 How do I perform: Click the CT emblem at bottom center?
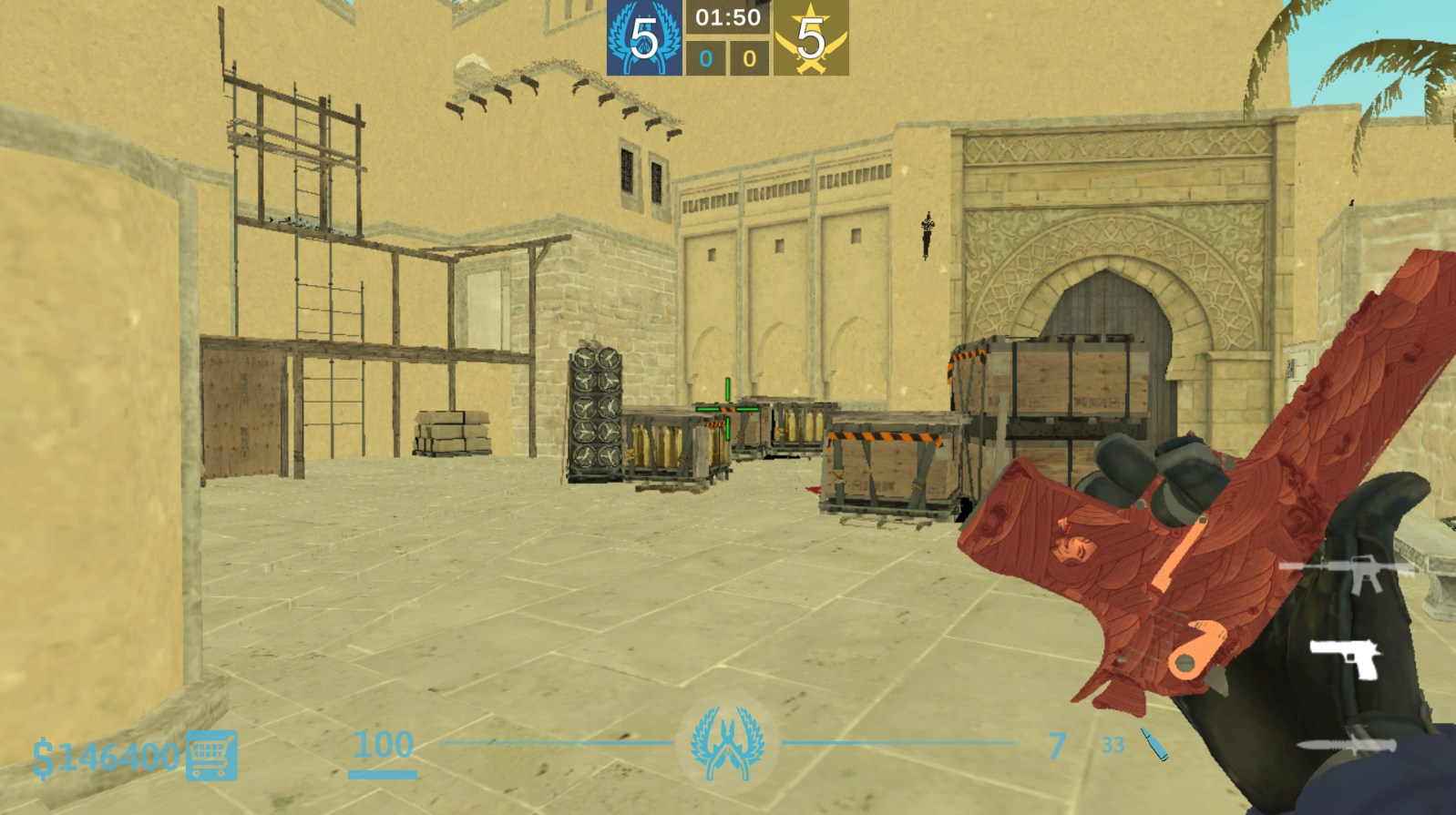tap(727, 744)
